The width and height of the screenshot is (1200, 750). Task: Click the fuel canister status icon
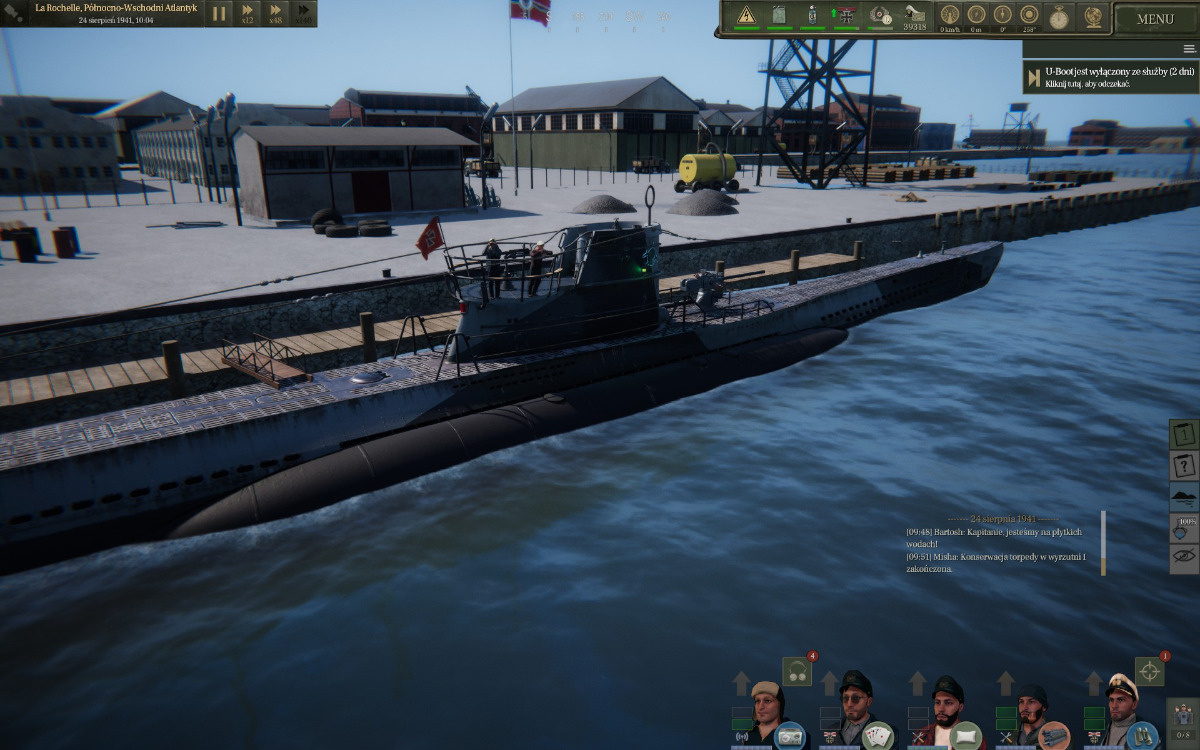point(780,16)
